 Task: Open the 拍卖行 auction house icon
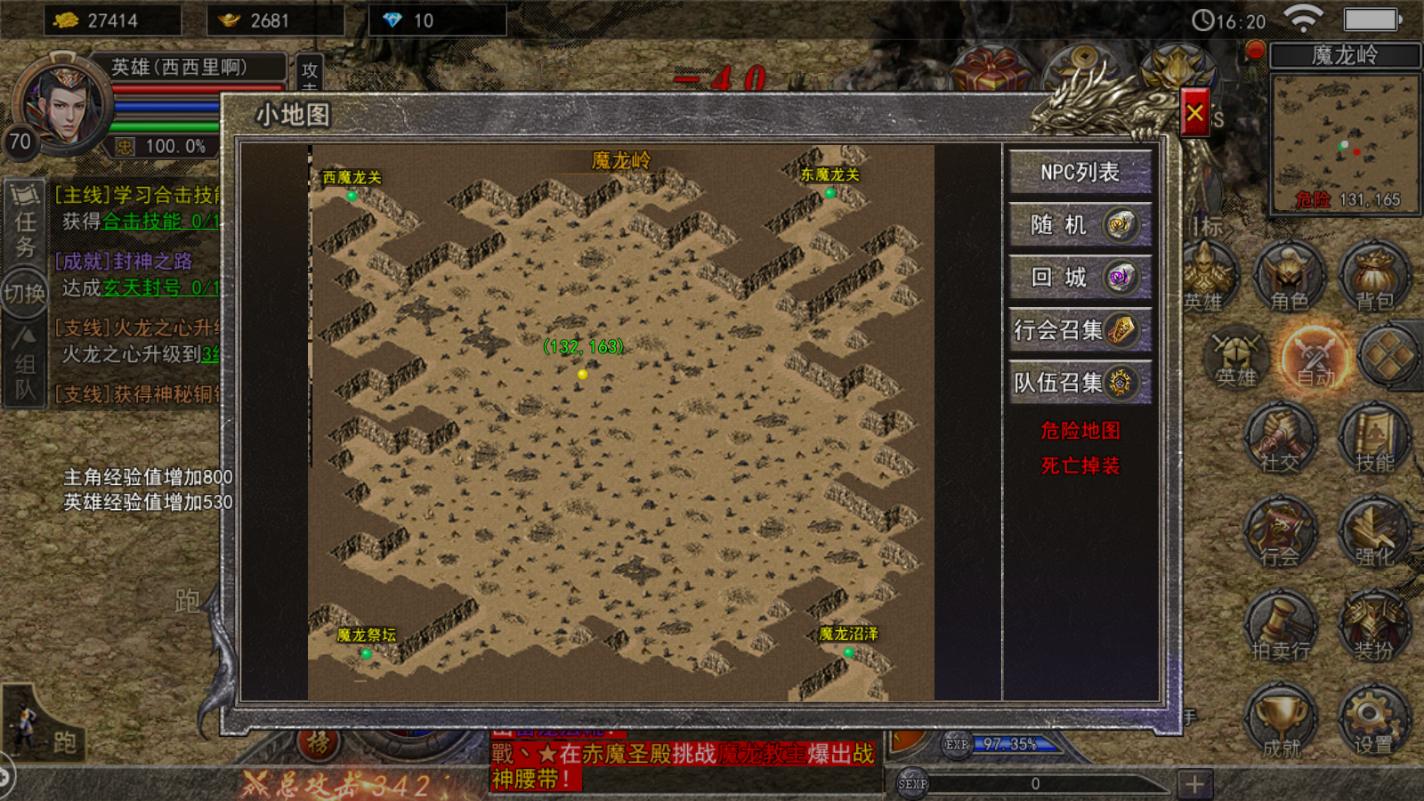click(x=1282, y=625)
